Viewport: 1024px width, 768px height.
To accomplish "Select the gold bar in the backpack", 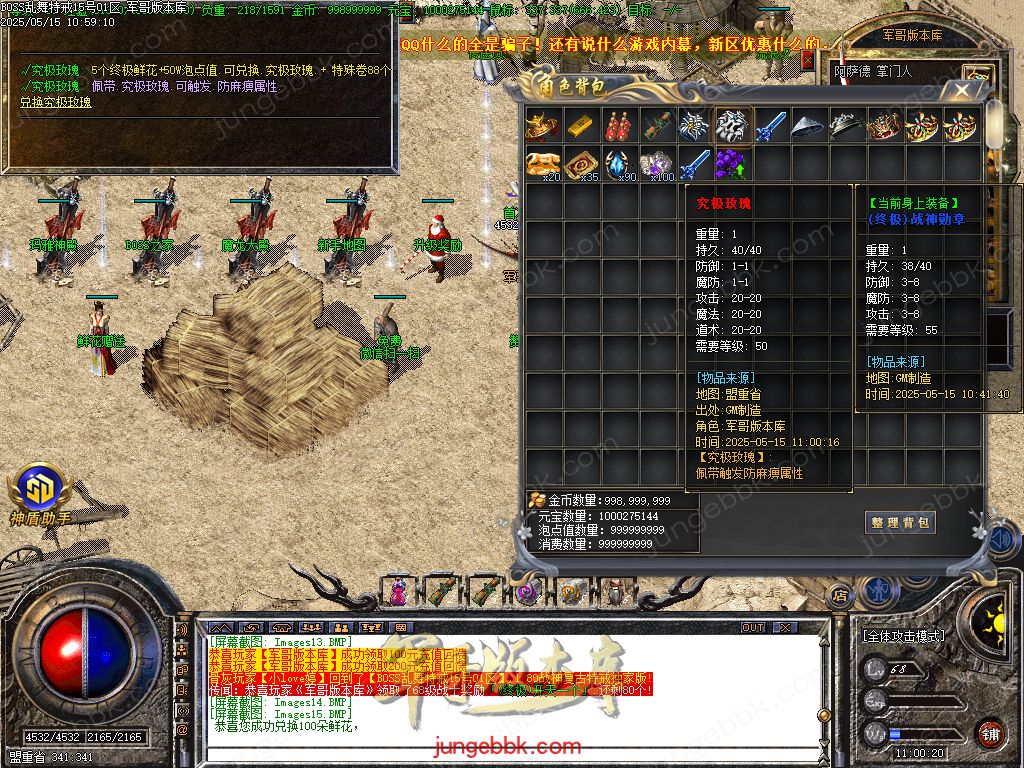I will pos(581,127).
